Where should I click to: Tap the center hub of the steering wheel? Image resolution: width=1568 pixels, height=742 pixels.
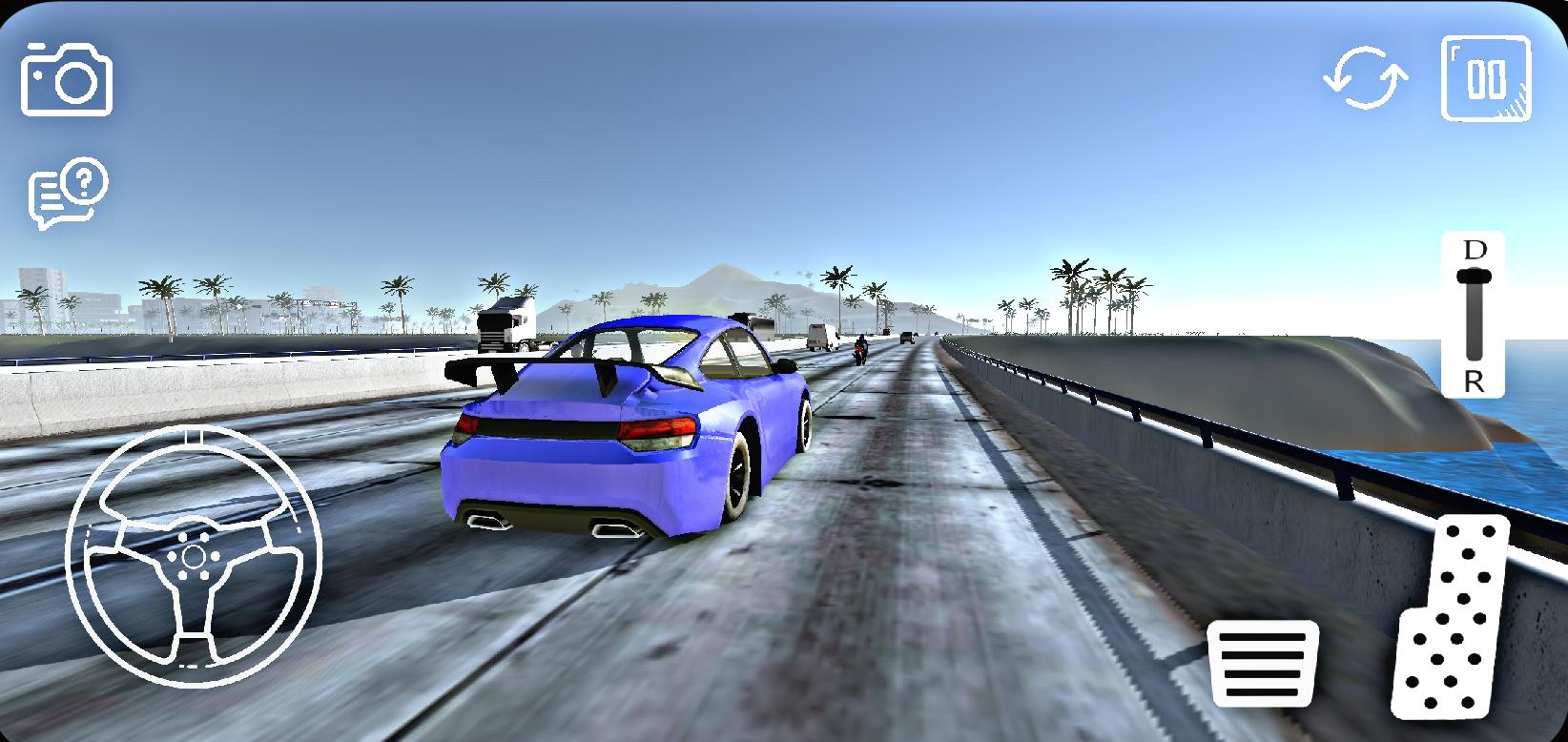[194, 558]
